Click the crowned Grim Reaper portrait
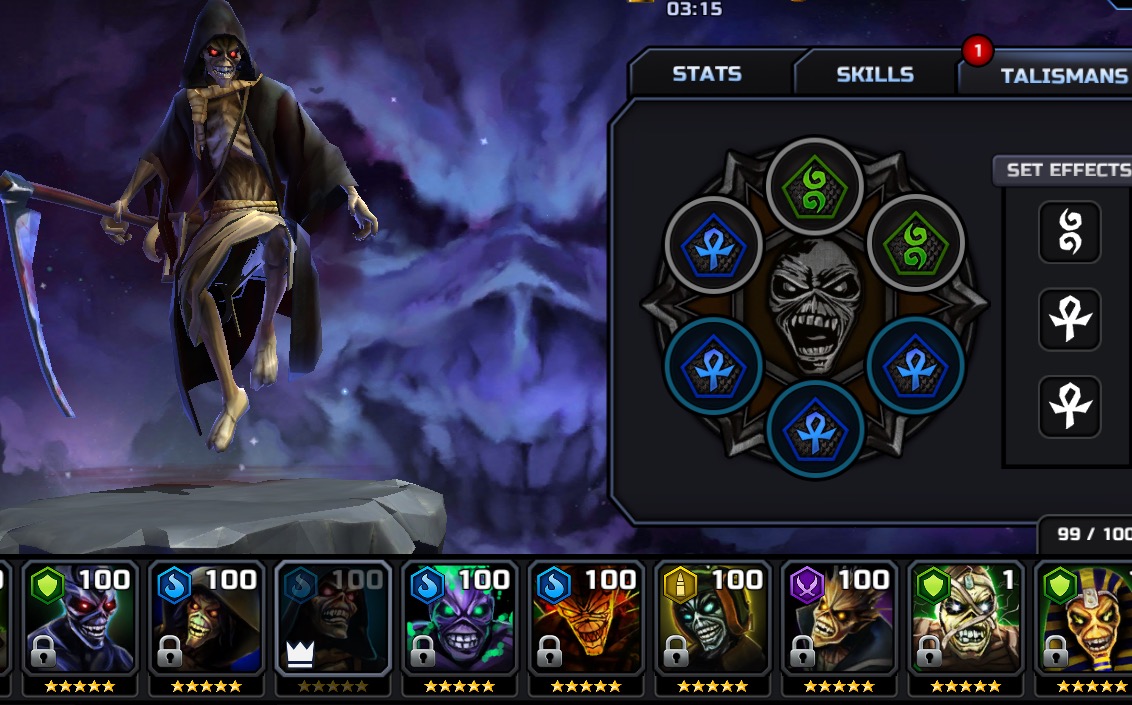Screen dimensions: 1132x705 pos(334,621)
